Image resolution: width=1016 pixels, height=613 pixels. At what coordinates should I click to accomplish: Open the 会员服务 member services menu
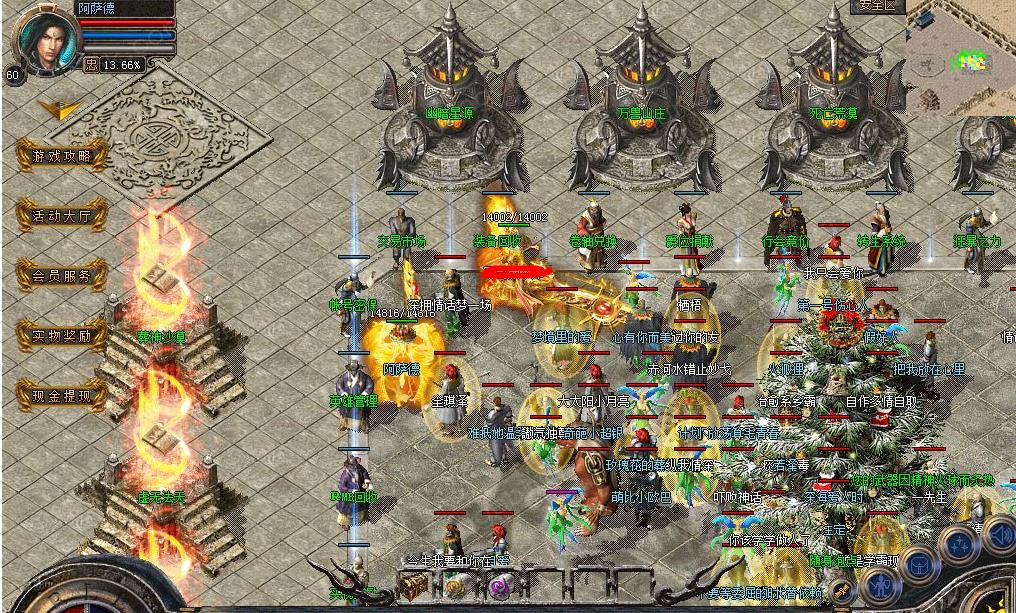pyautogui.click(x=62, y=275)
